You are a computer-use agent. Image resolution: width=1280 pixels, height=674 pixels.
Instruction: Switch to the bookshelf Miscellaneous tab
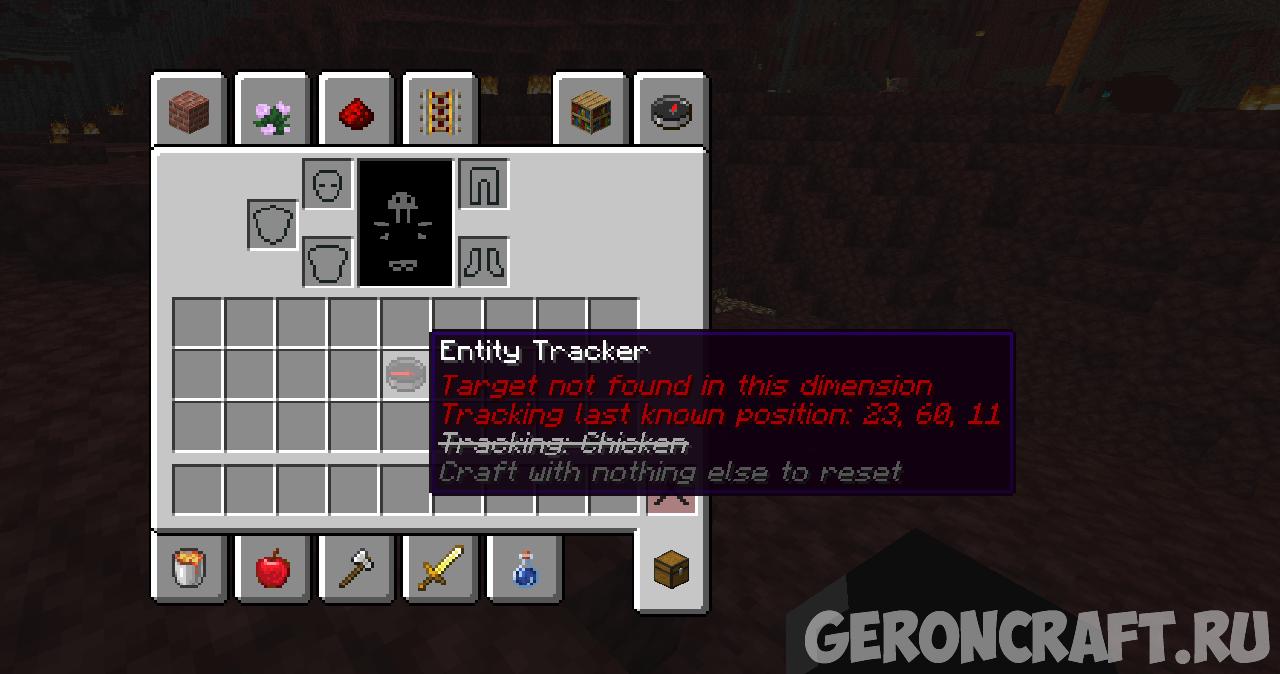pos(591,112)
